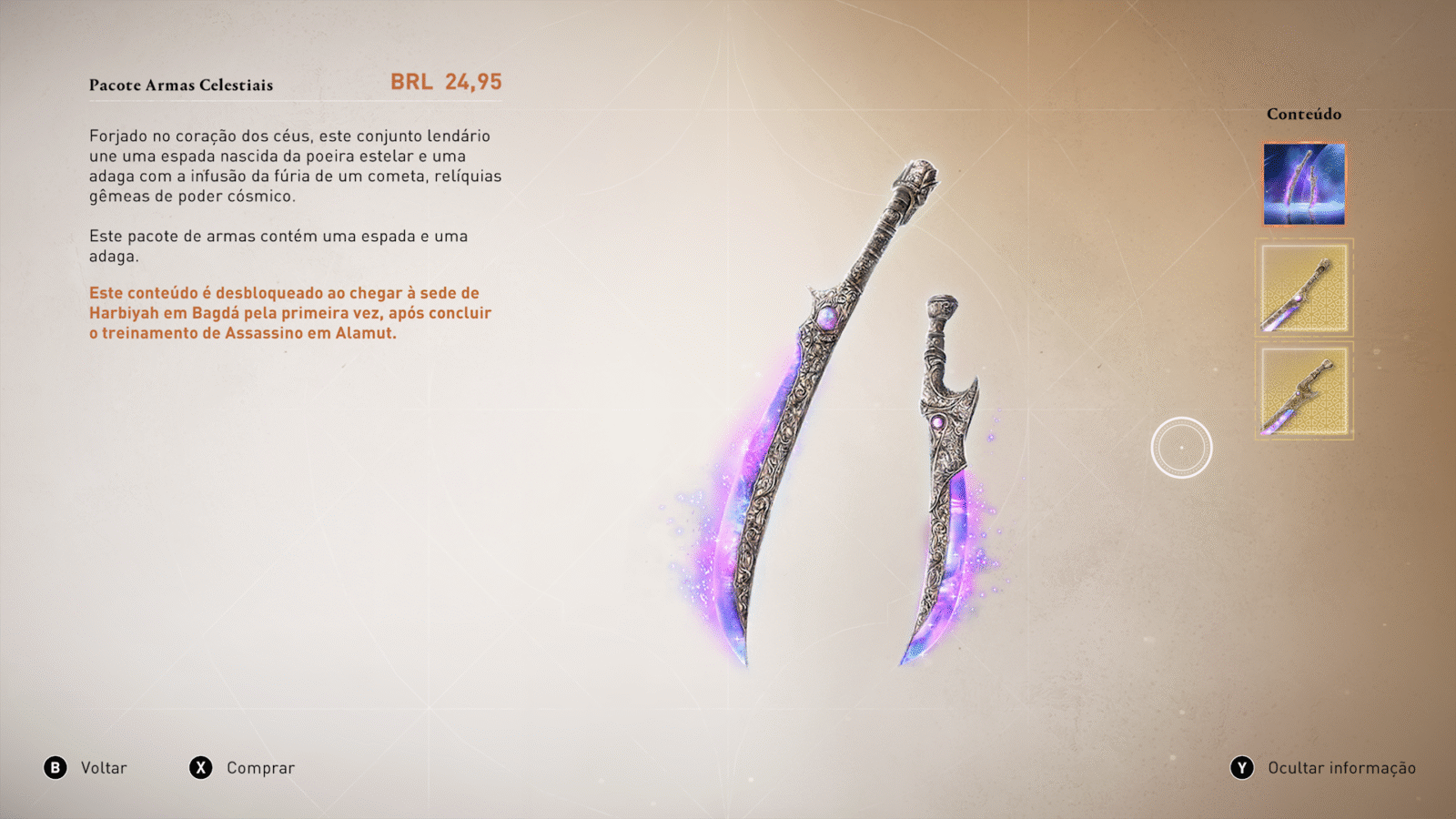Click the X button icon next to Comprar

point(202,767)
